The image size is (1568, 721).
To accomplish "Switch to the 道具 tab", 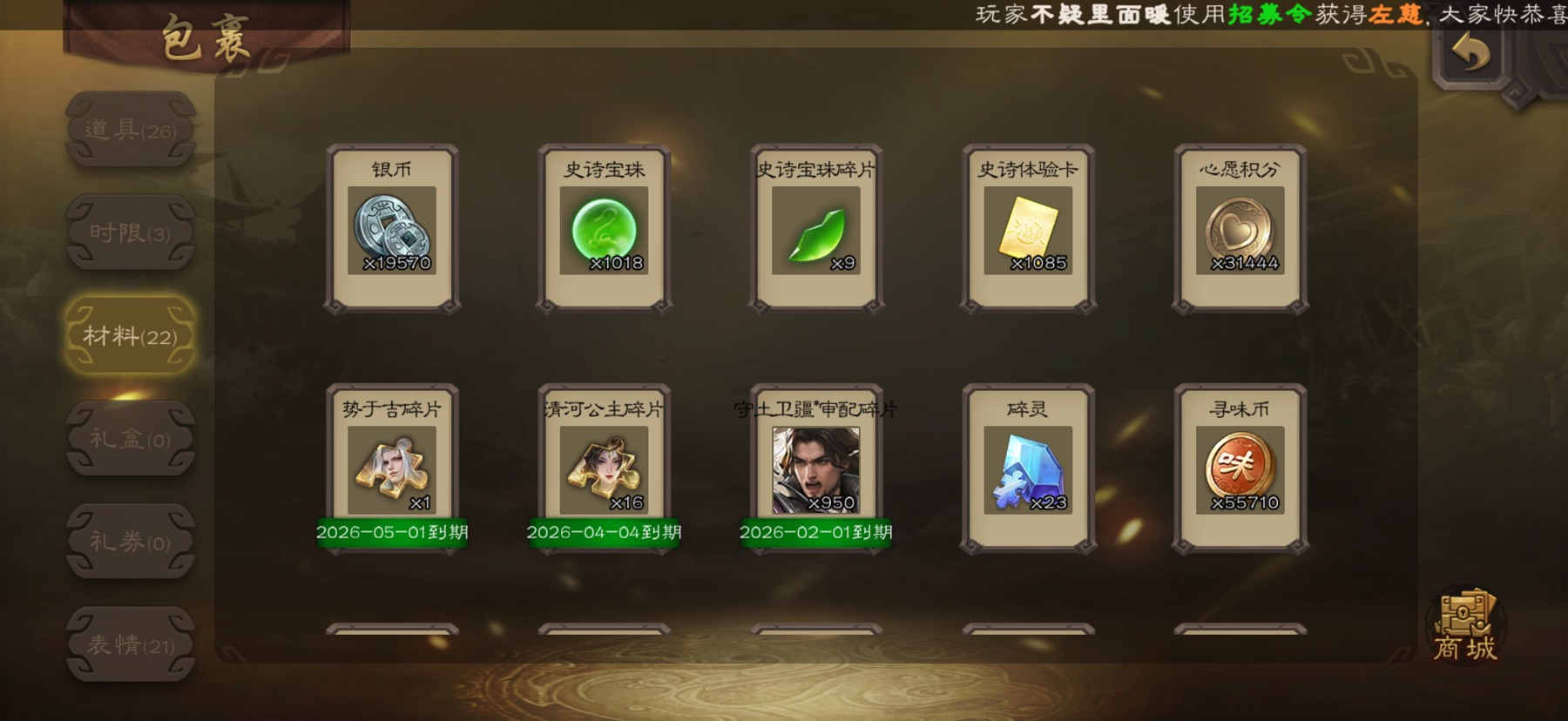I will tap(131, 130).
